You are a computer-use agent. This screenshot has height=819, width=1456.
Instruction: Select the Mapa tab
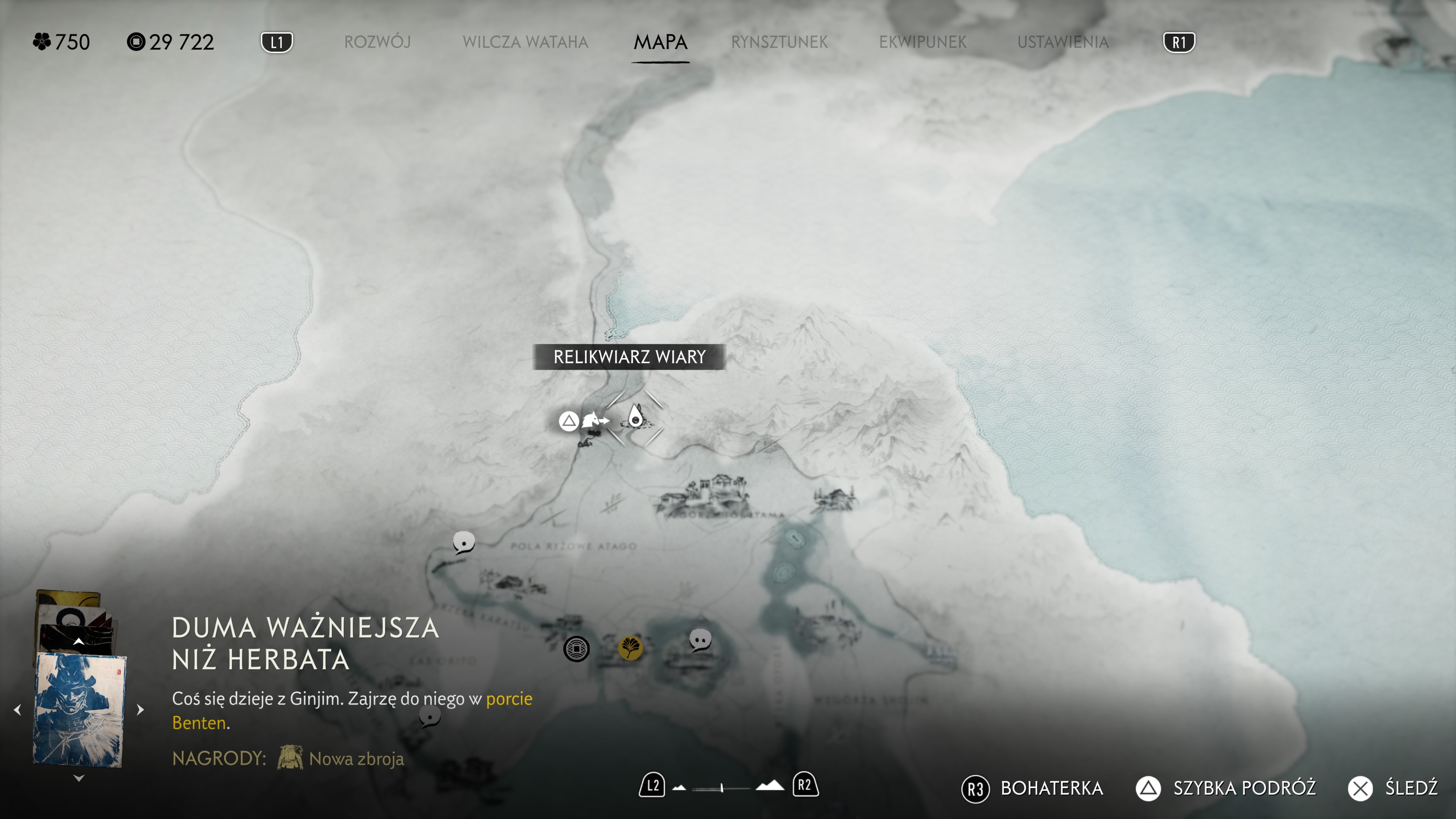pyautogui.click(x=660, y=42)
